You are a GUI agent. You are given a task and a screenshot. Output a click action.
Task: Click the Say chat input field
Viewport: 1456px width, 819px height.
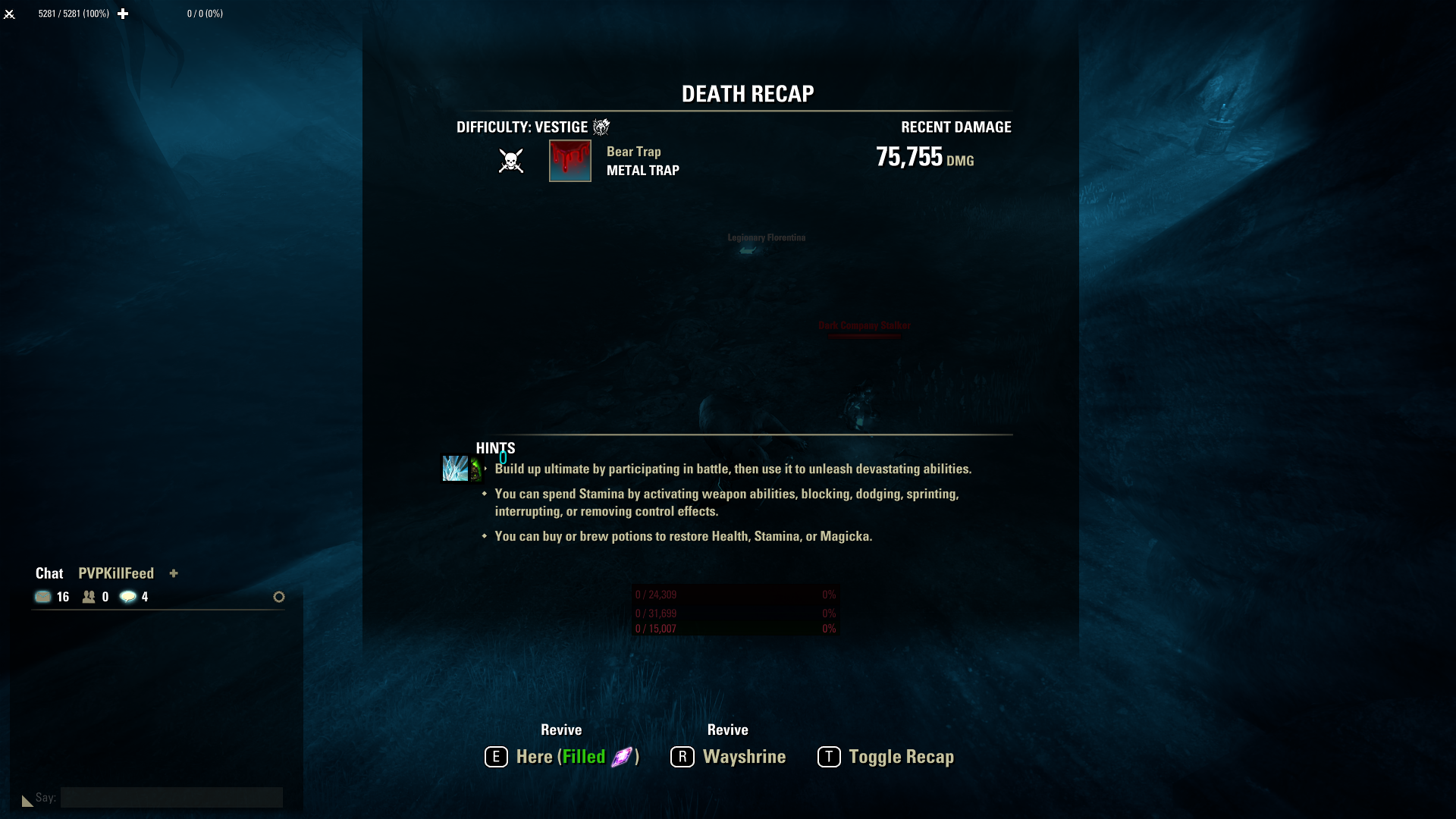[x=171, y=797]
